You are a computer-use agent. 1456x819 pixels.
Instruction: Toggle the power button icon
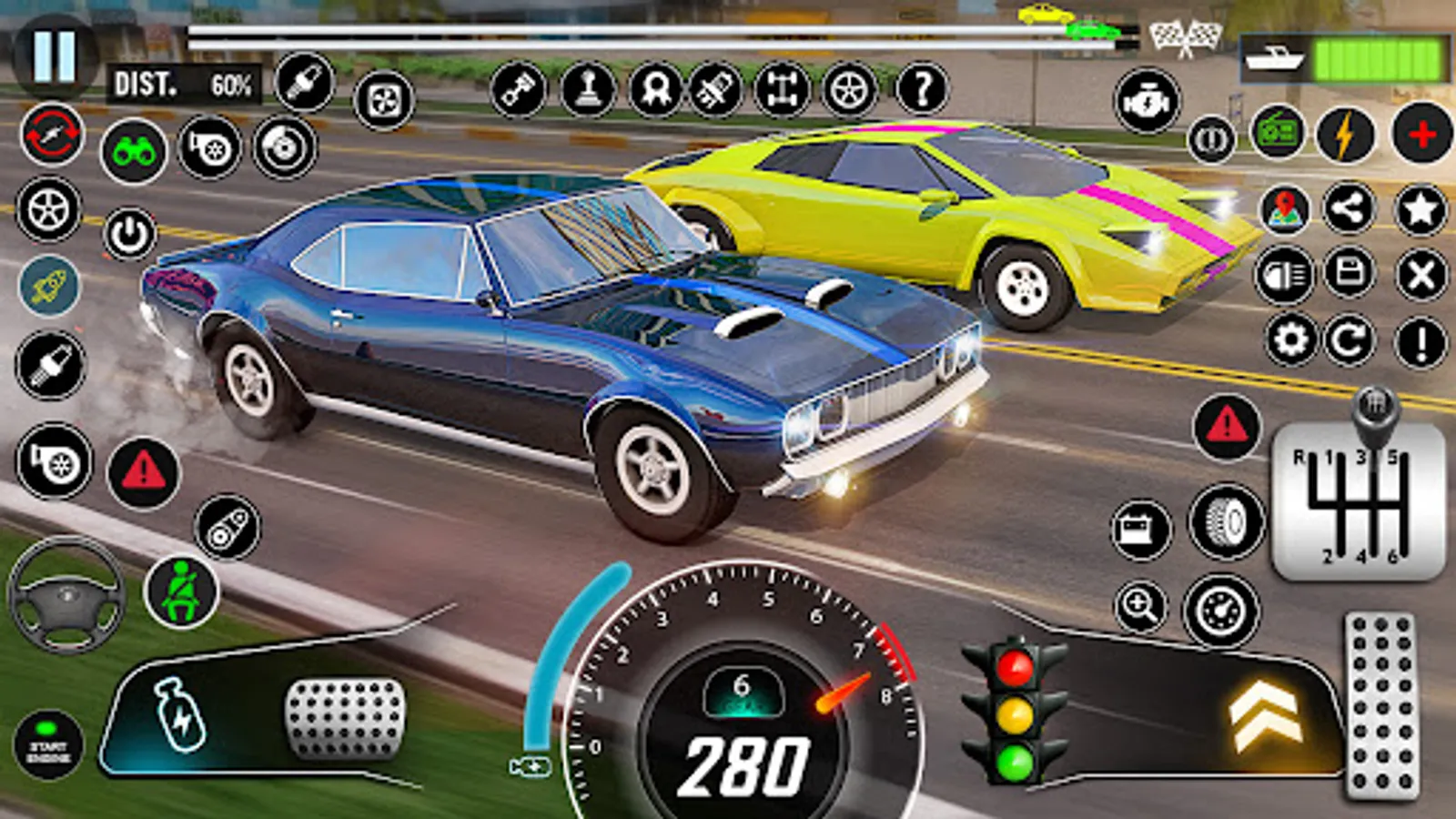tap(129, 235)
